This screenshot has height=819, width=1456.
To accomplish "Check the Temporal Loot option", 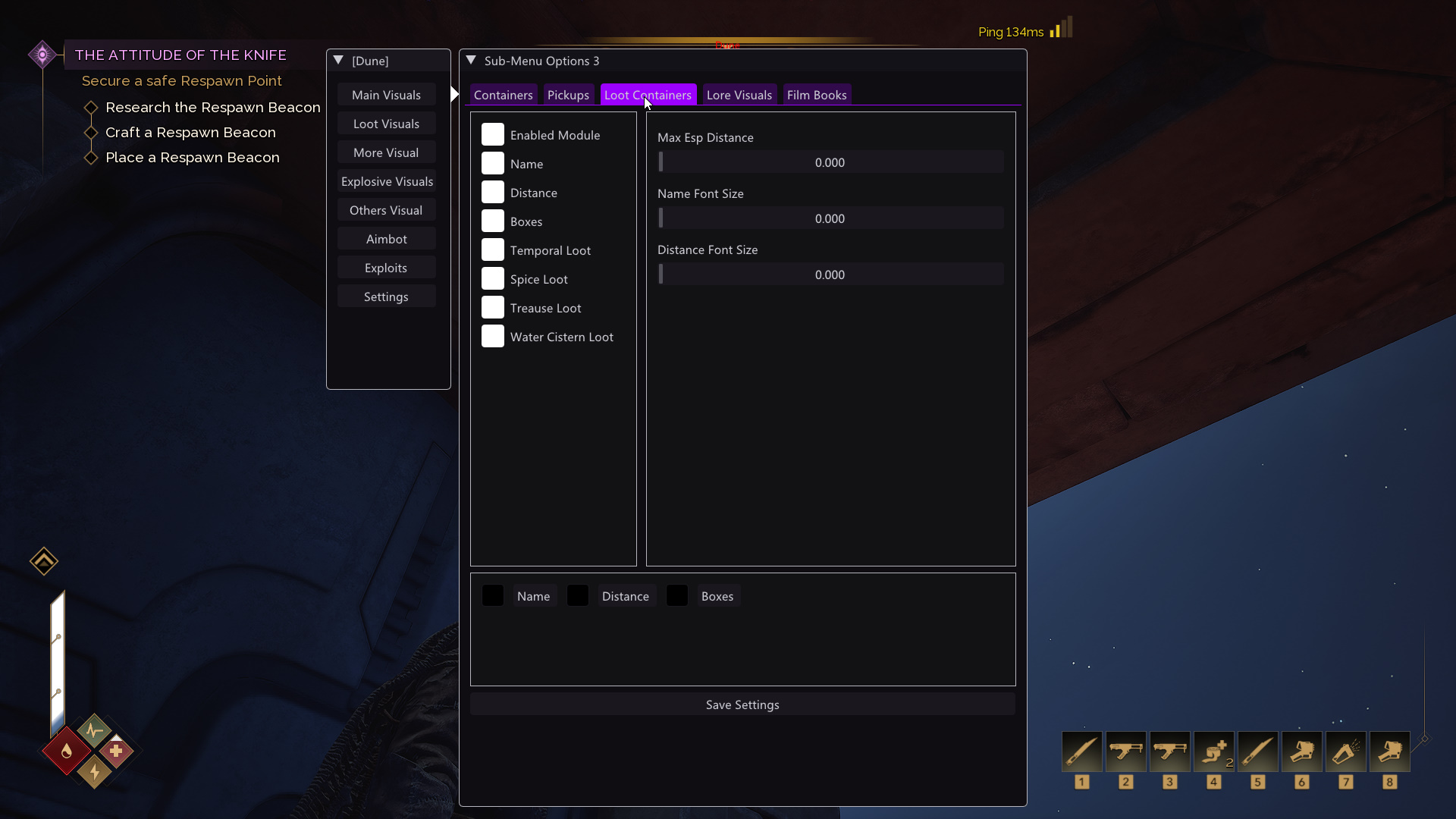I will point(493,250).
